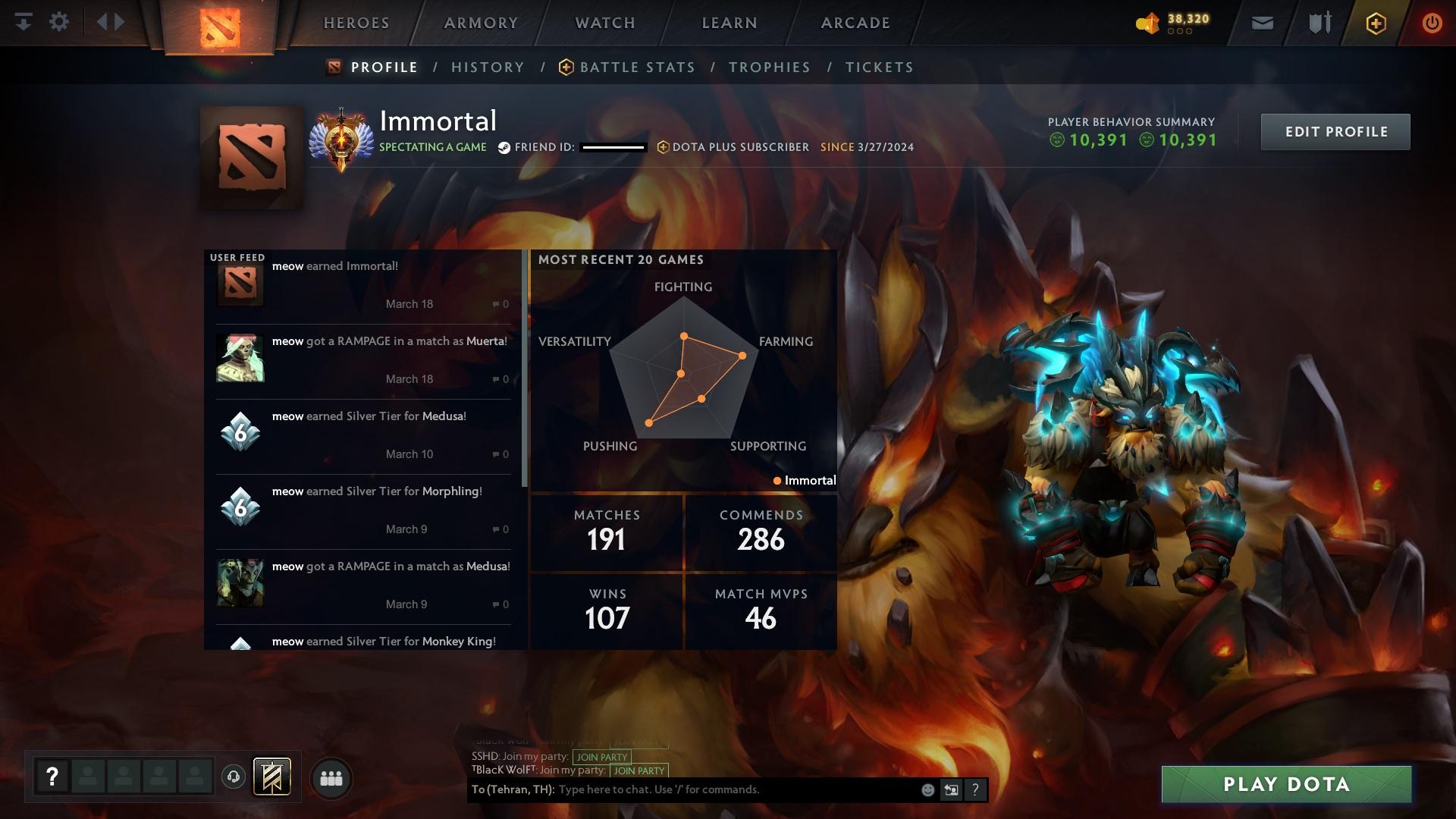Go to the Armory section
The height and width of the screenshot is (819, 1456).
(x=481, y=23)
